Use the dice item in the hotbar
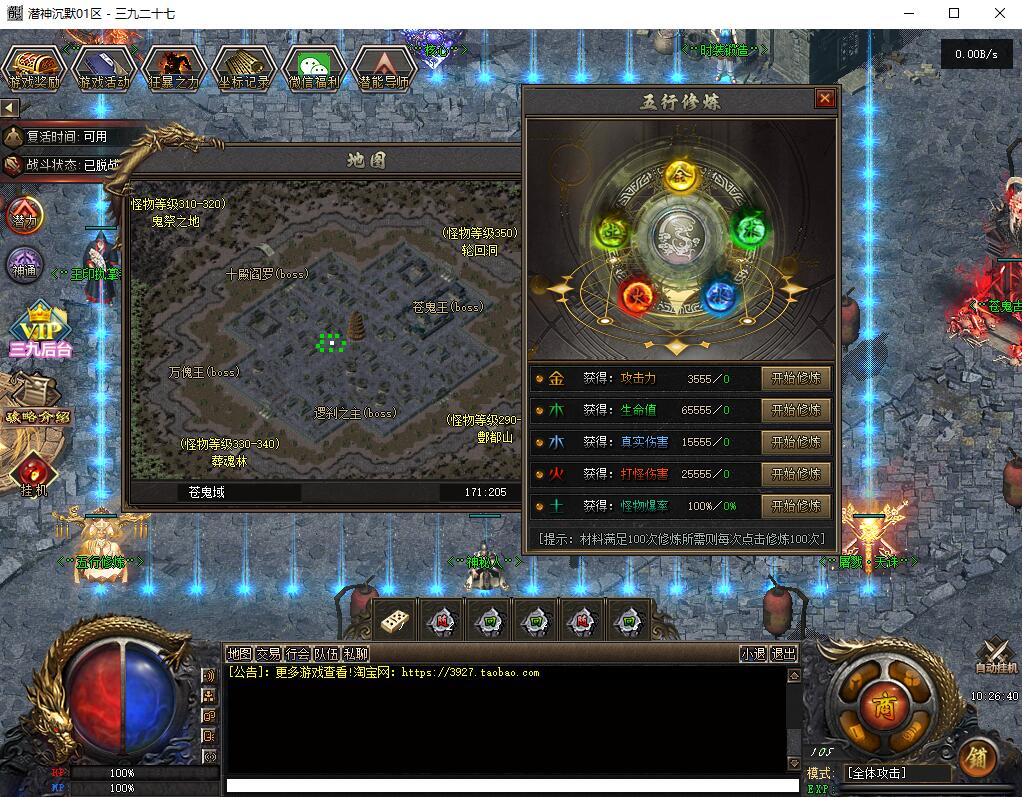1022x797 pixels. pos(394,621)
